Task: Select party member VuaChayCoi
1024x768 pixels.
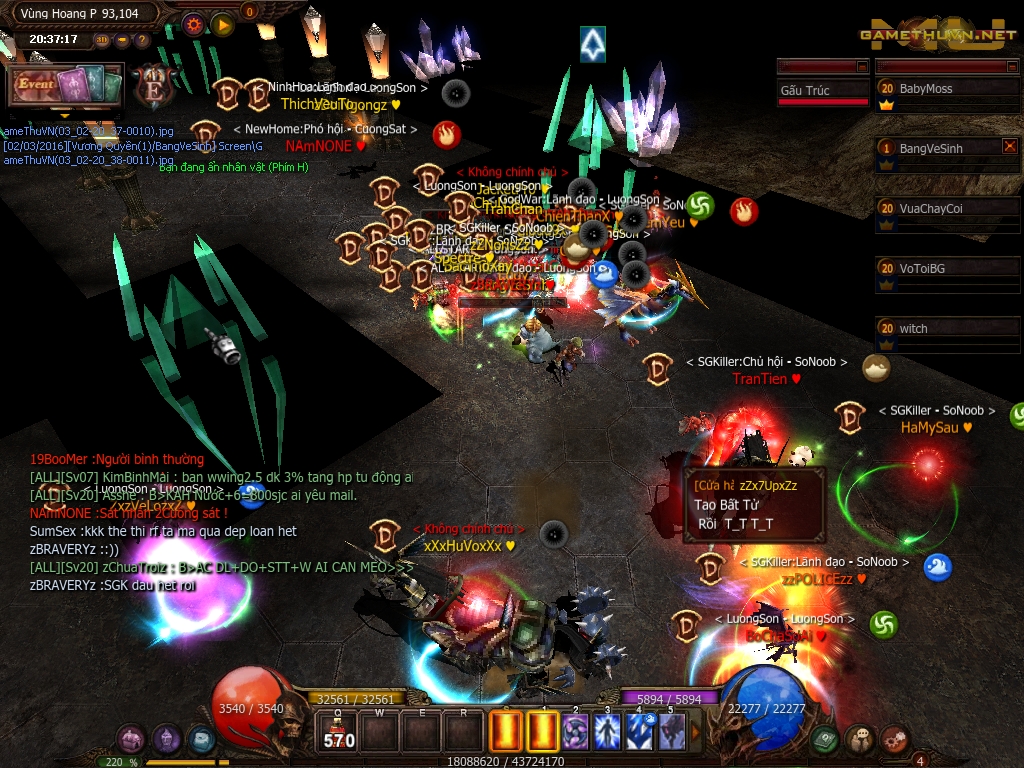Action: 947,209
